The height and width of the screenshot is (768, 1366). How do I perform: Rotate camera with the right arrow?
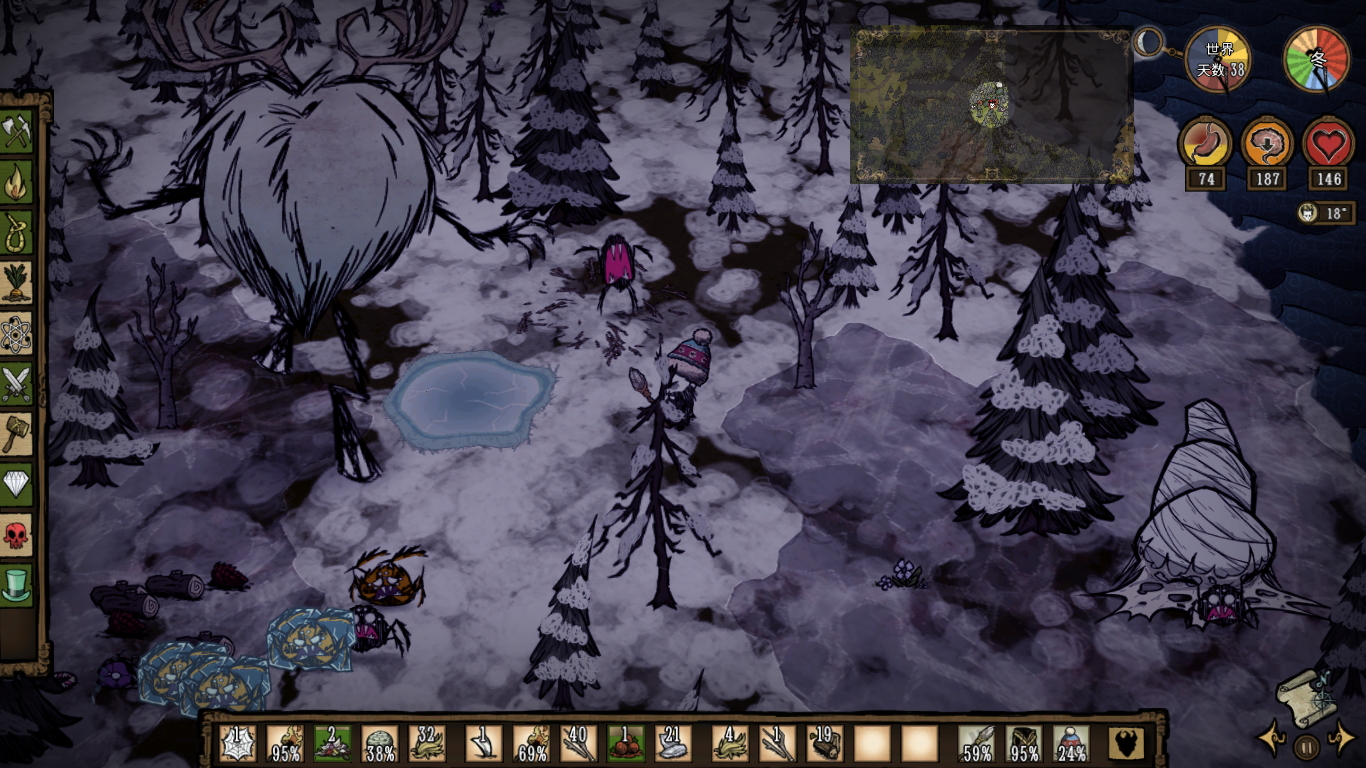pyautogui.click(x=1340, y=739)
